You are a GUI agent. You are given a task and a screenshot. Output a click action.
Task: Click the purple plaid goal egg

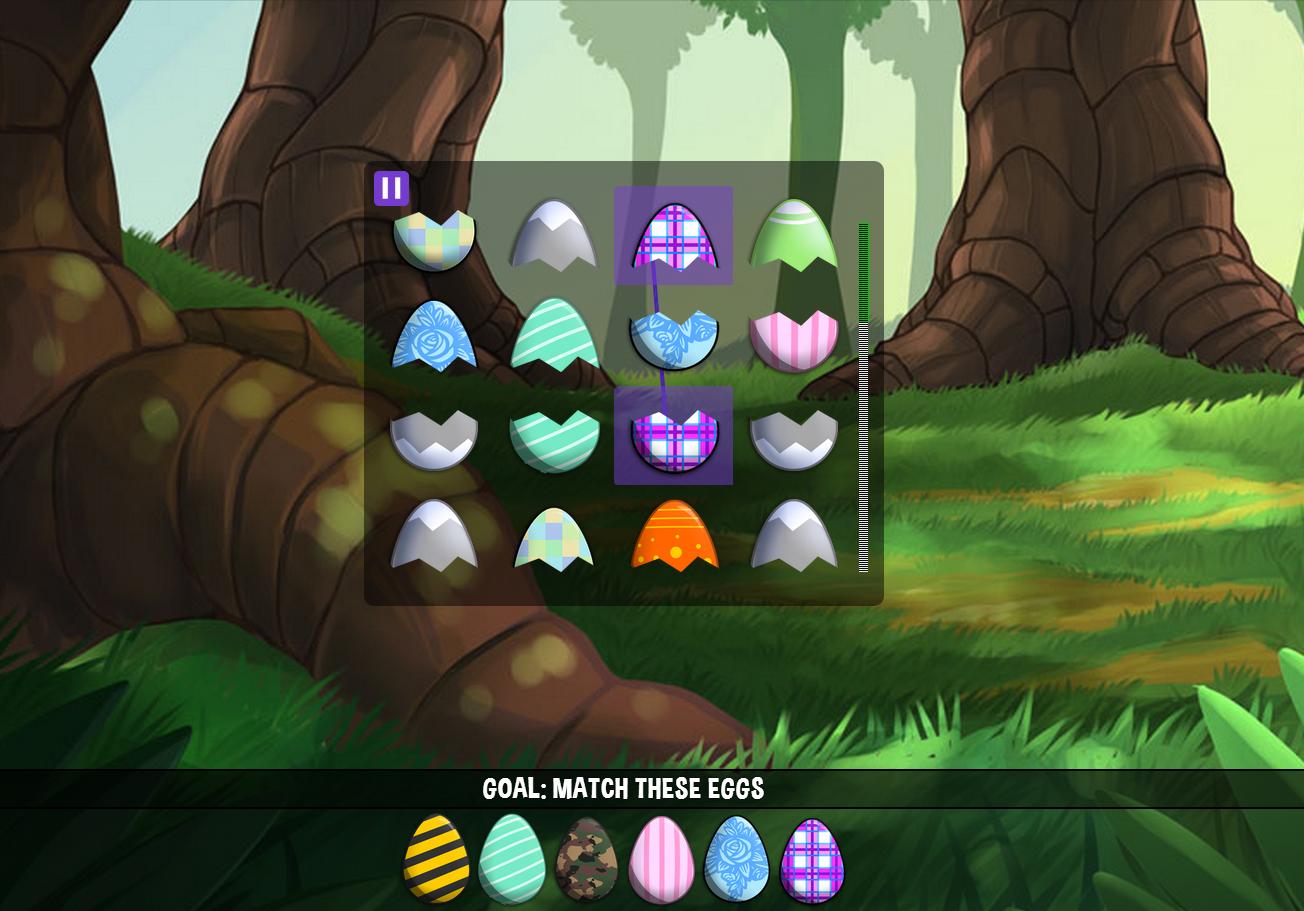click(812, 863)
